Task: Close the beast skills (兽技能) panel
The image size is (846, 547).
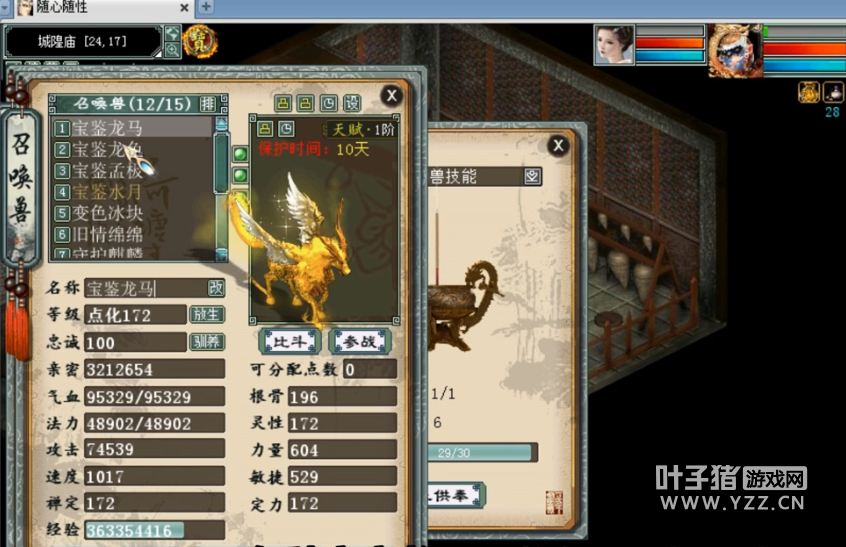Action: coord(558,147)
